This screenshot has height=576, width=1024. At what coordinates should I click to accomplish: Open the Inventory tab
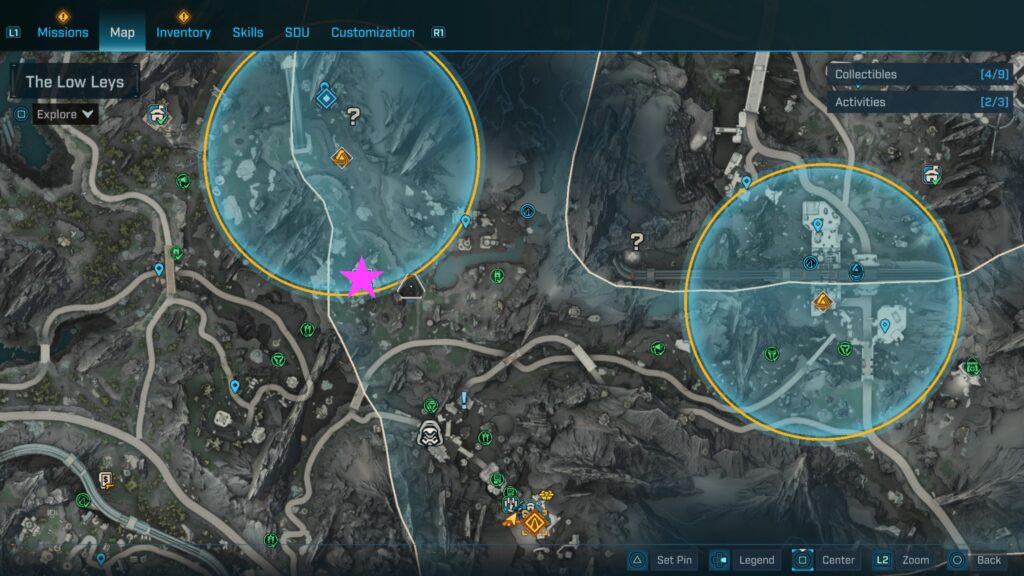[x=183, y=32]
